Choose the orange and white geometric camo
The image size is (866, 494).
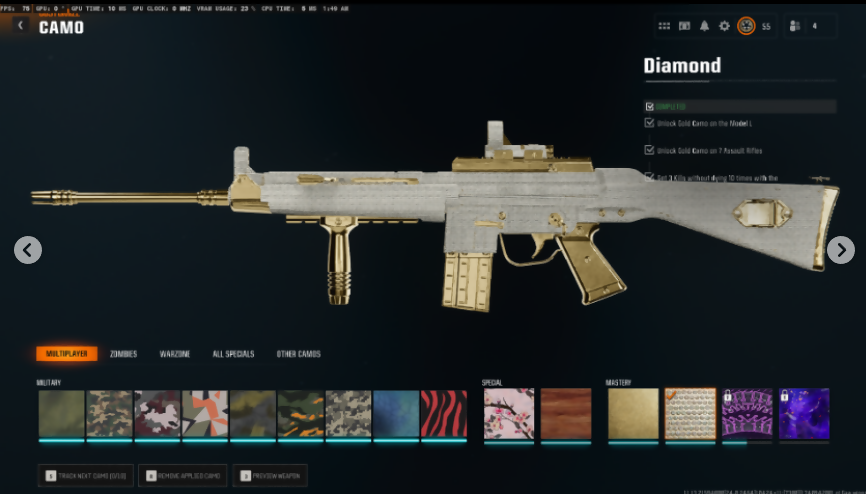click(205, 414)
